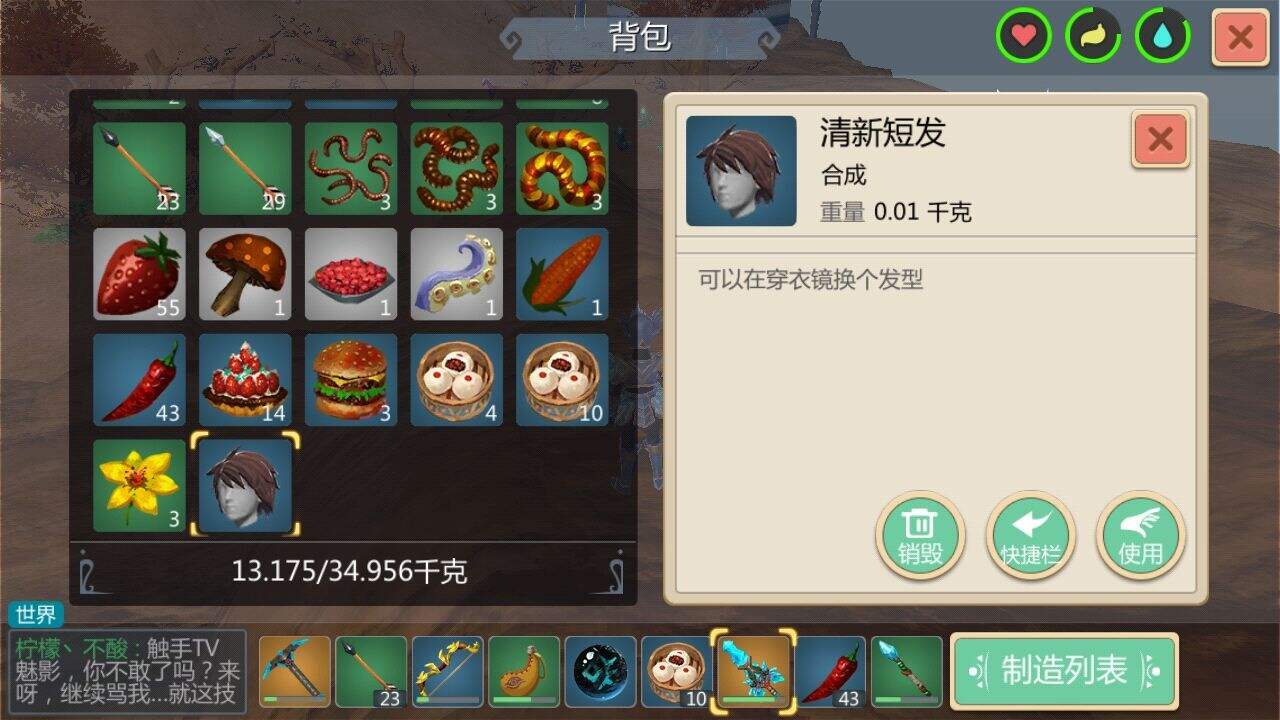This screenshot has width=1280, height=720.
Task: Pick the mushroom item in the inventory
Action: pos(245,275)
